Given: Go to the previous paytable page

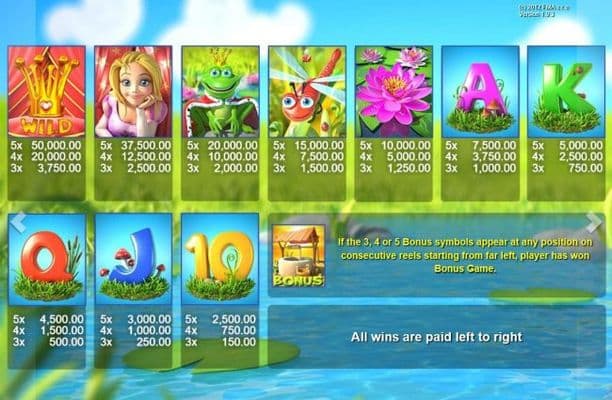Looking at the screenshot, I should tap(16, 222).
